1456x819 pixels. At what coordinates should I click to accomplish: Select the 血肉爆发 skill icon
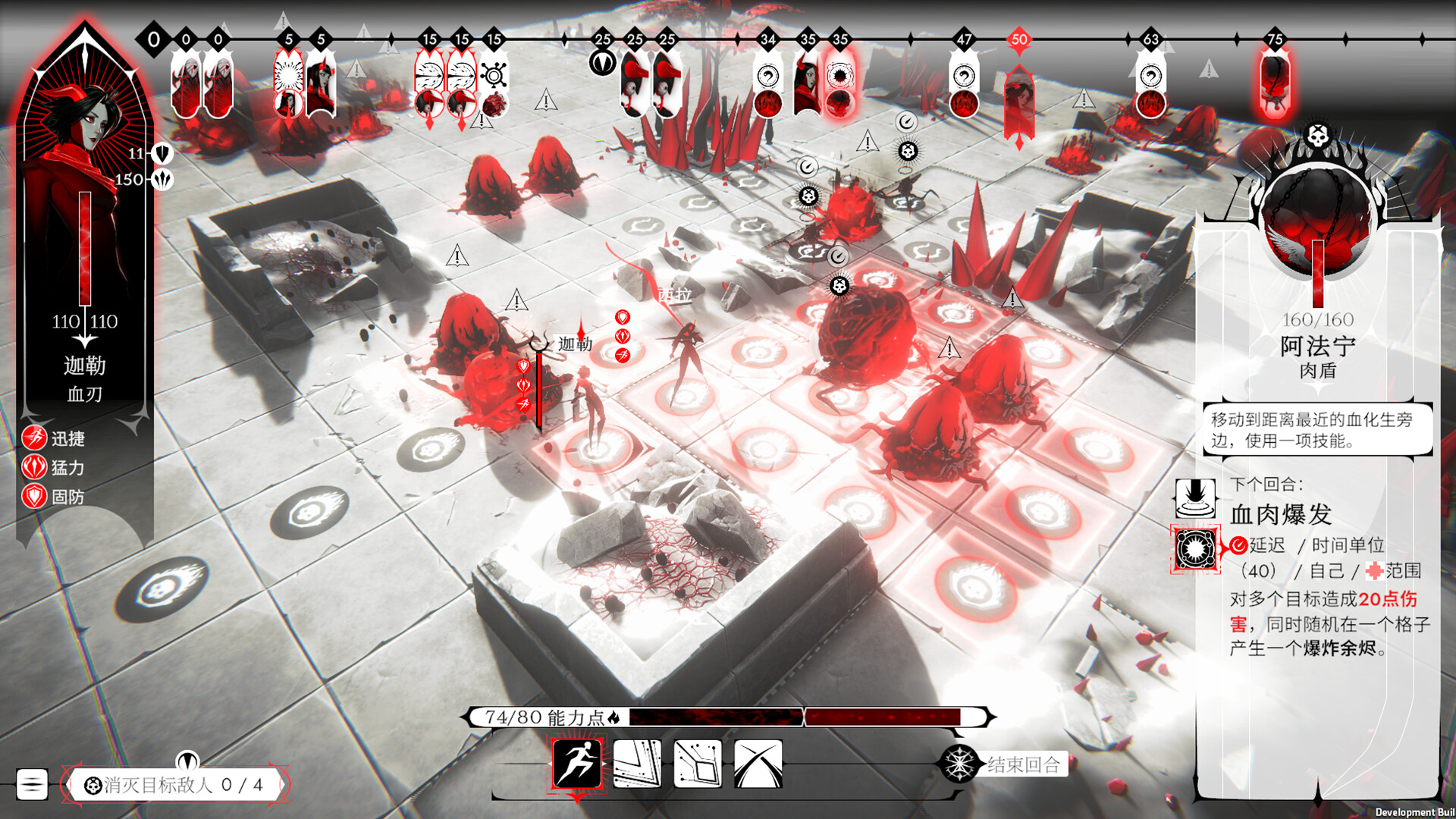(1195, 548)
